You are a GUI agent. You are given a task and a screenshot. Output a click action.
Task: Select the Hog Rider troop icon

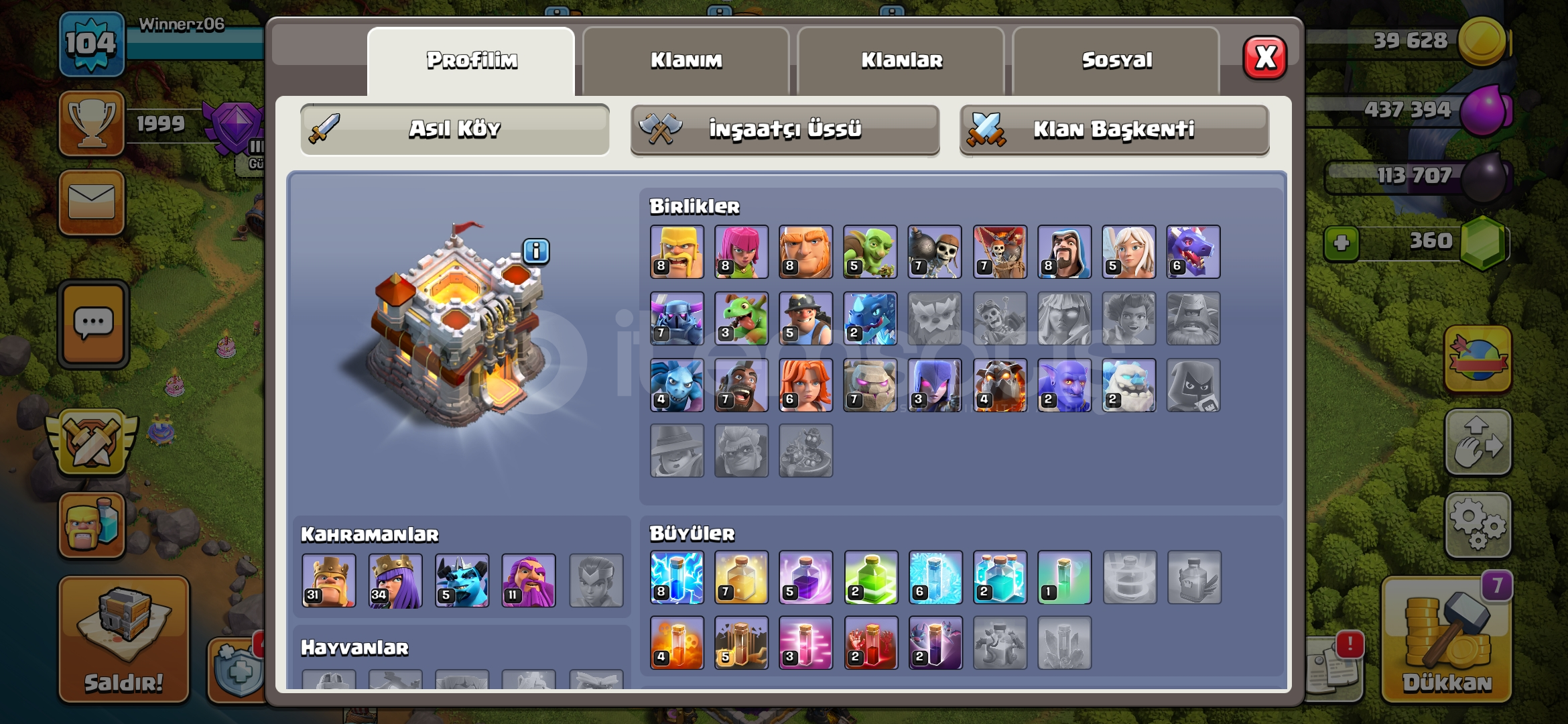(742, 384)
